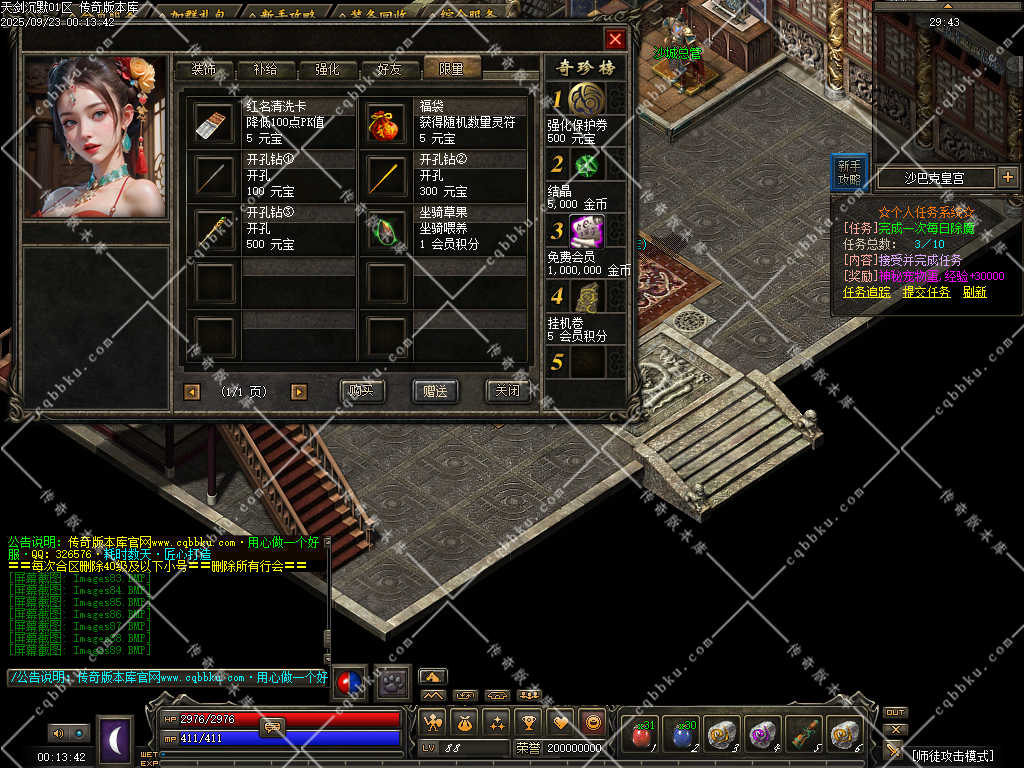Select 强化保护券 in the 奇珍榜 list
Image resolution: width=1024 pixels, height=768 pixels.
[x=586, y=100]
